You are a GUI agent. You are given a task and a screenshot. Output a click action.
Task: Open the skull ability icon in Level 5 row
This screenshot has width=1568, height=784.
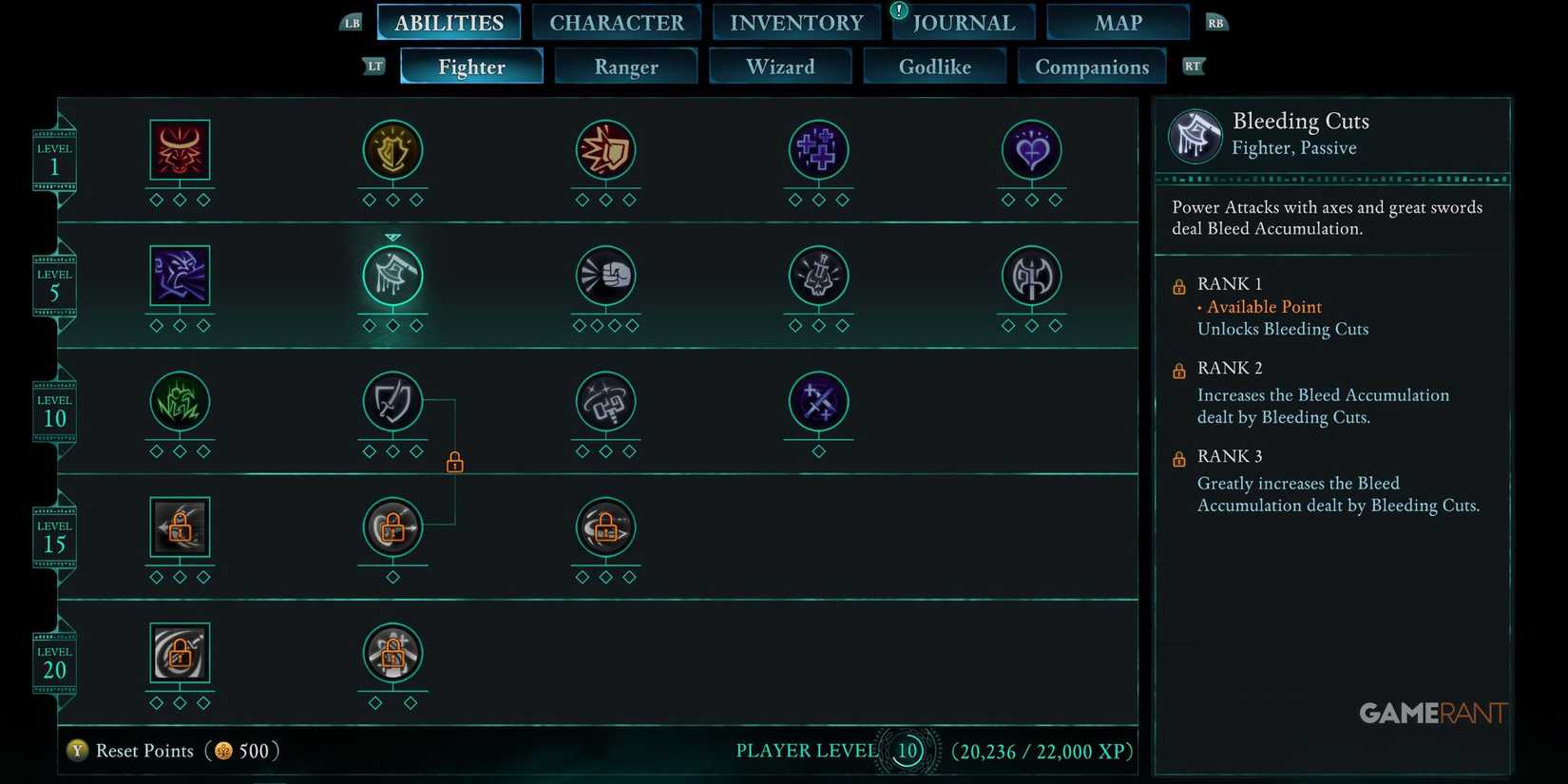pos(818,277)
